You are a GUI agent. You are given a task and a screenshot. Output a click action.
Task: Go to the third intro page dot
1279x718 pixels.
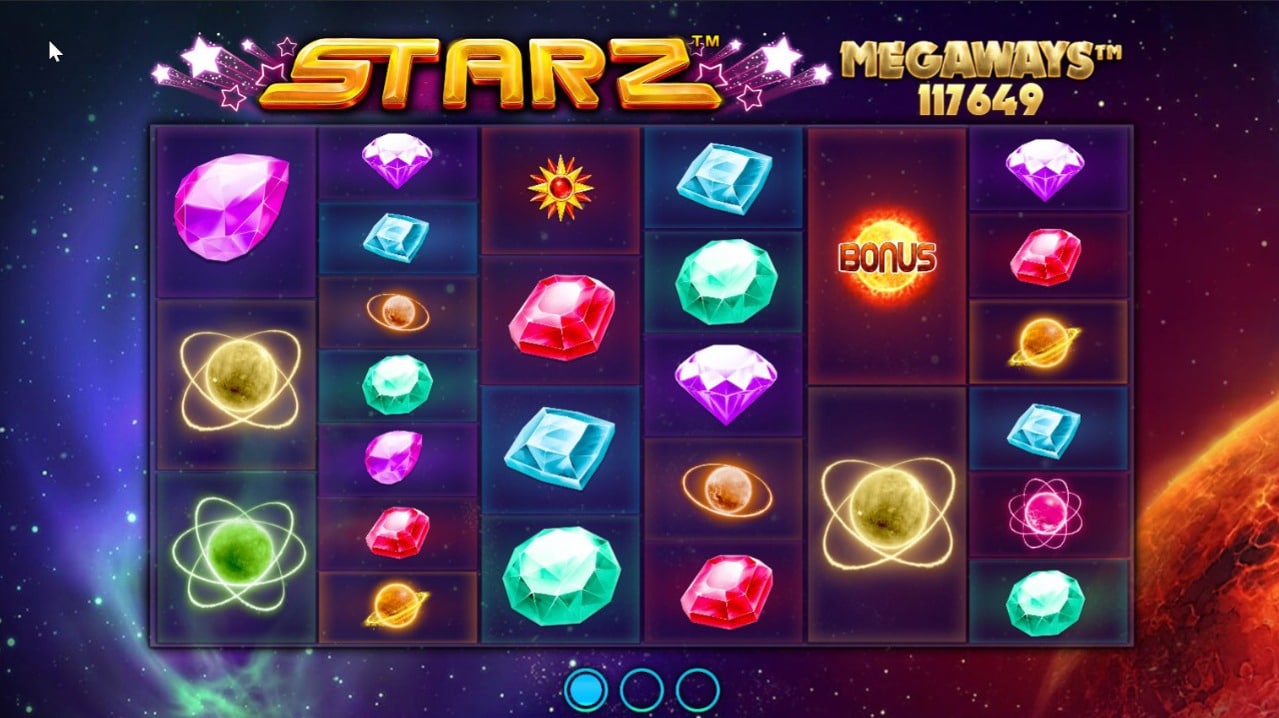[697, 689]
